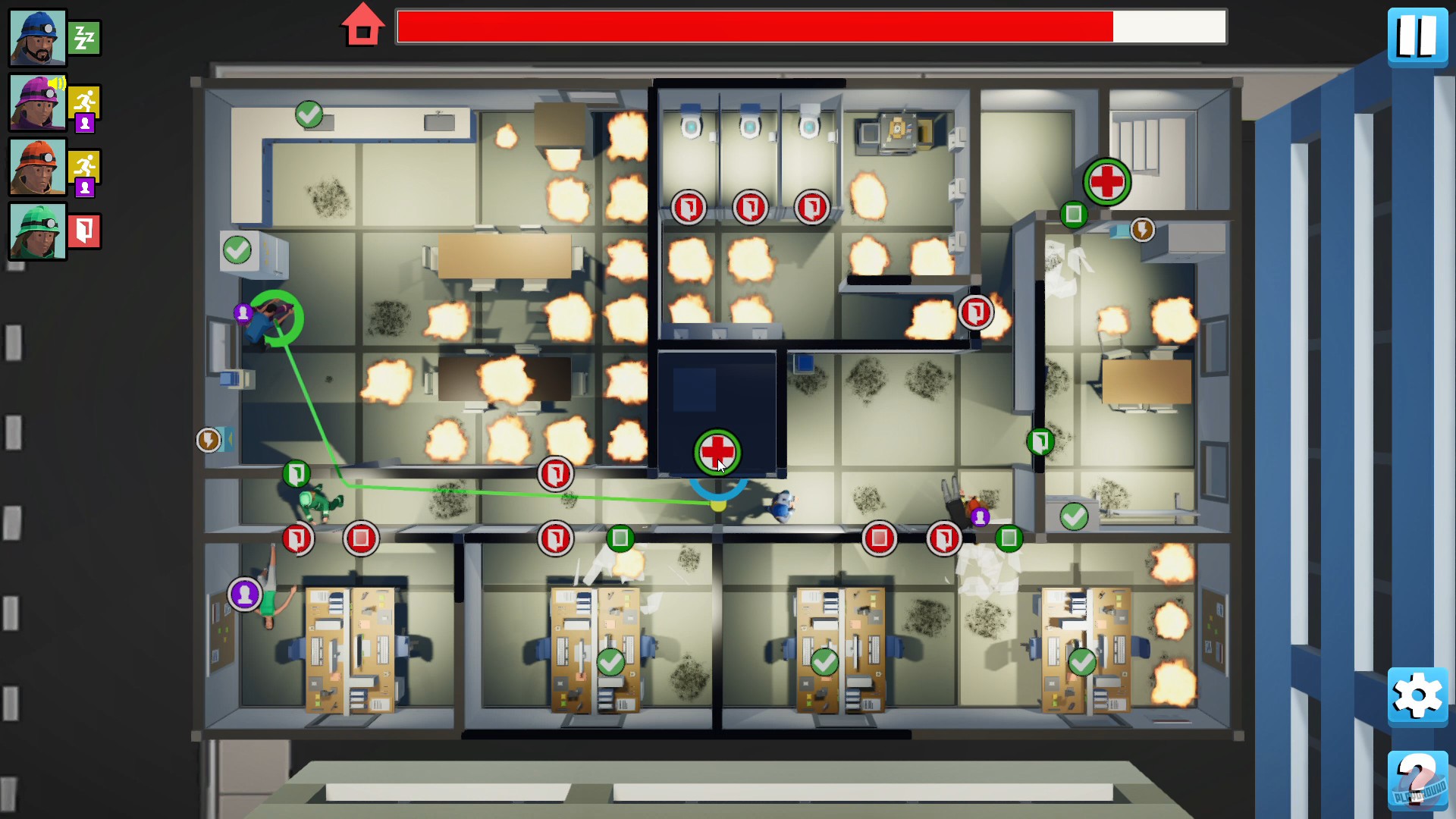Click the yellow lightning bolt marker on left wall
1456x819 pixels.
click(x=210, y=440)
